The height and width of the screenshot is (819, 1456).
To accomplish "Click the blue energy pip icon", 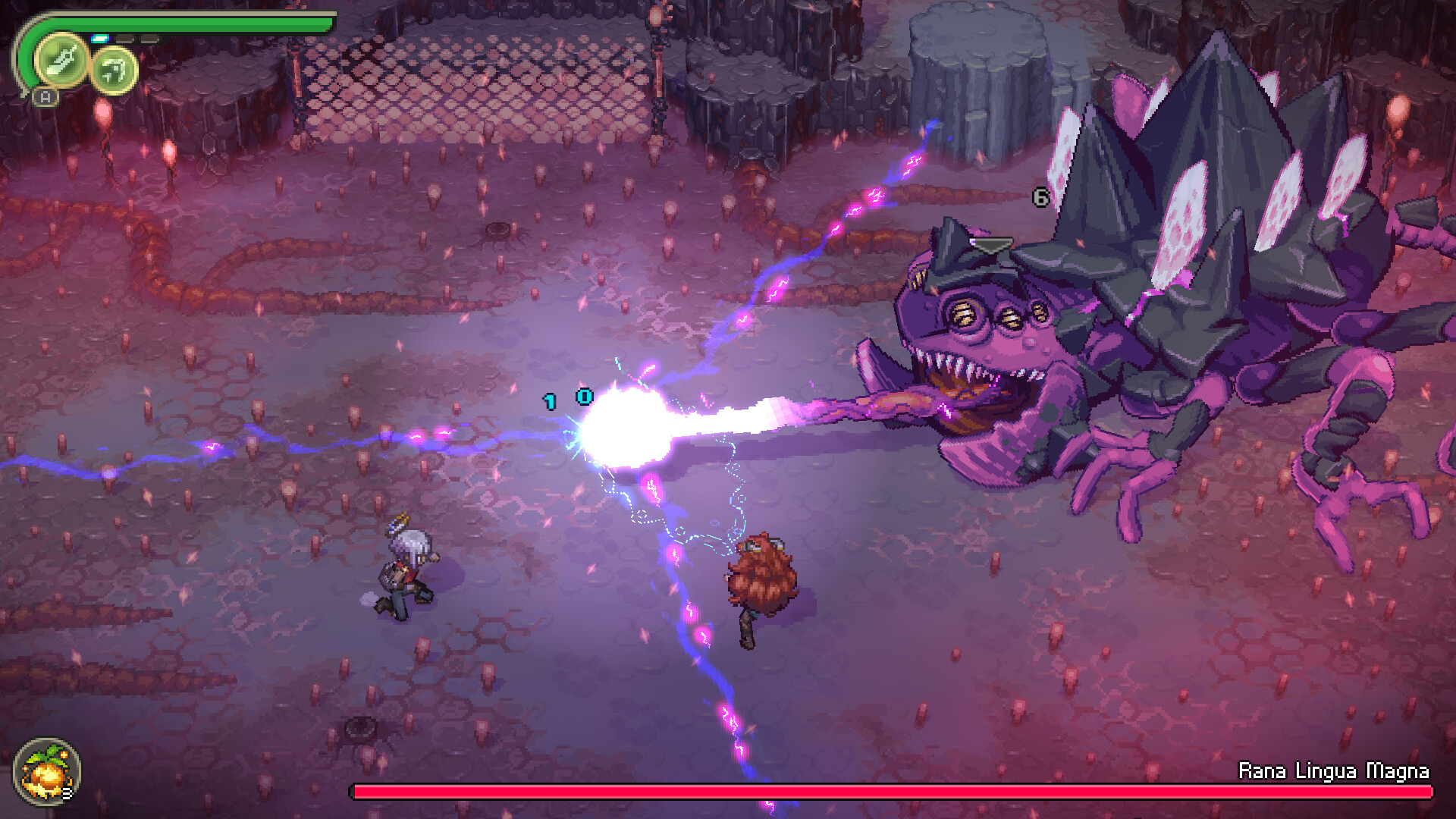I will 101,38.
